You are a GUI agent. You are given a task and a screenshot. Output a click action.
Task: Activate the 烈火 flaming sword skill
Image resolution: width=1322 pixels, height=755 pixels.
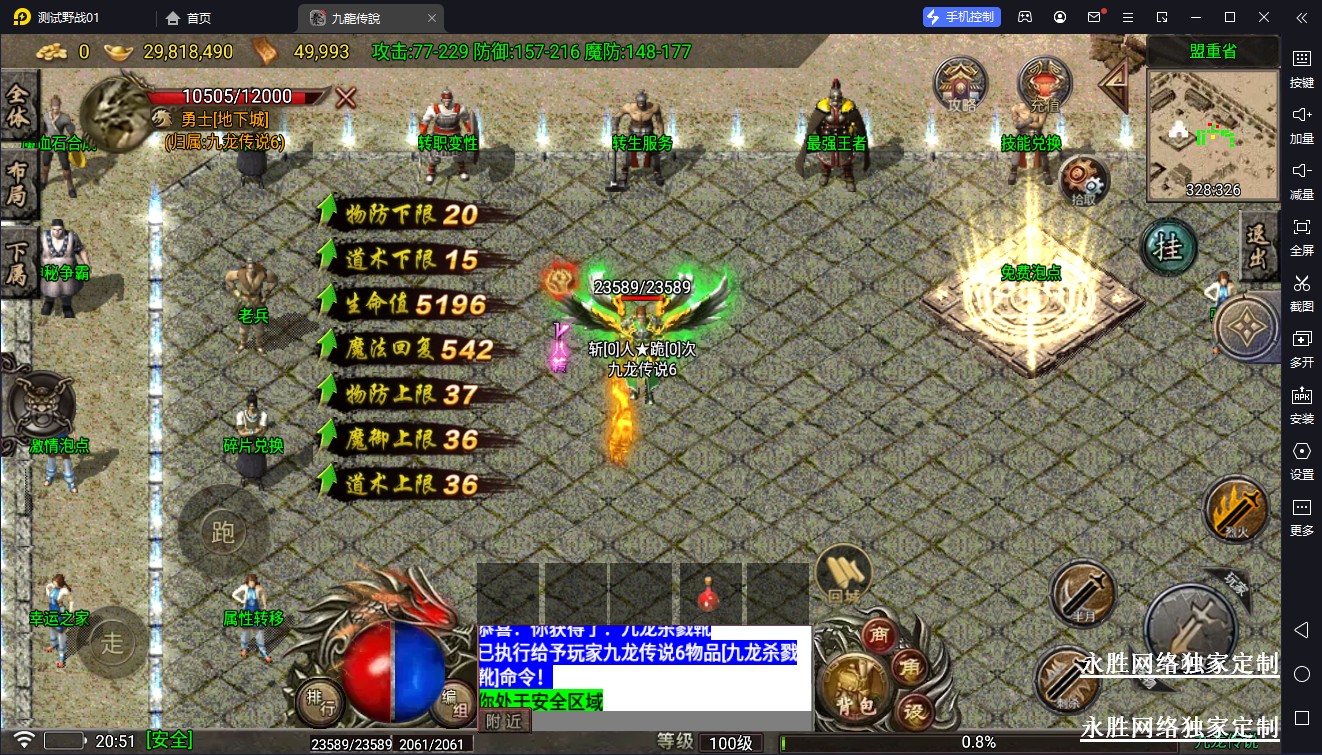coord(1236,509)
